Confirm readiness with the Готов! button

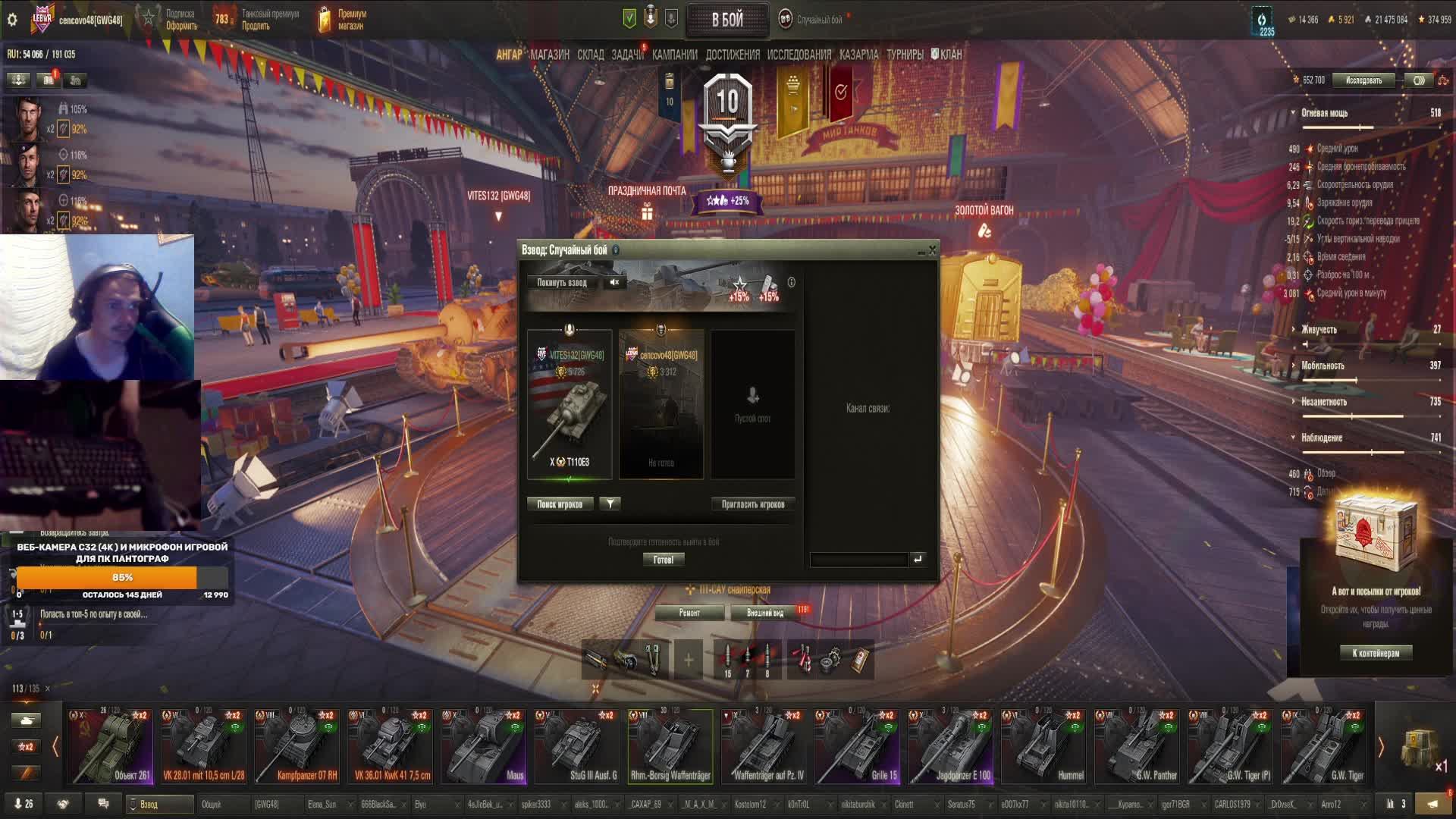(664, 560)
